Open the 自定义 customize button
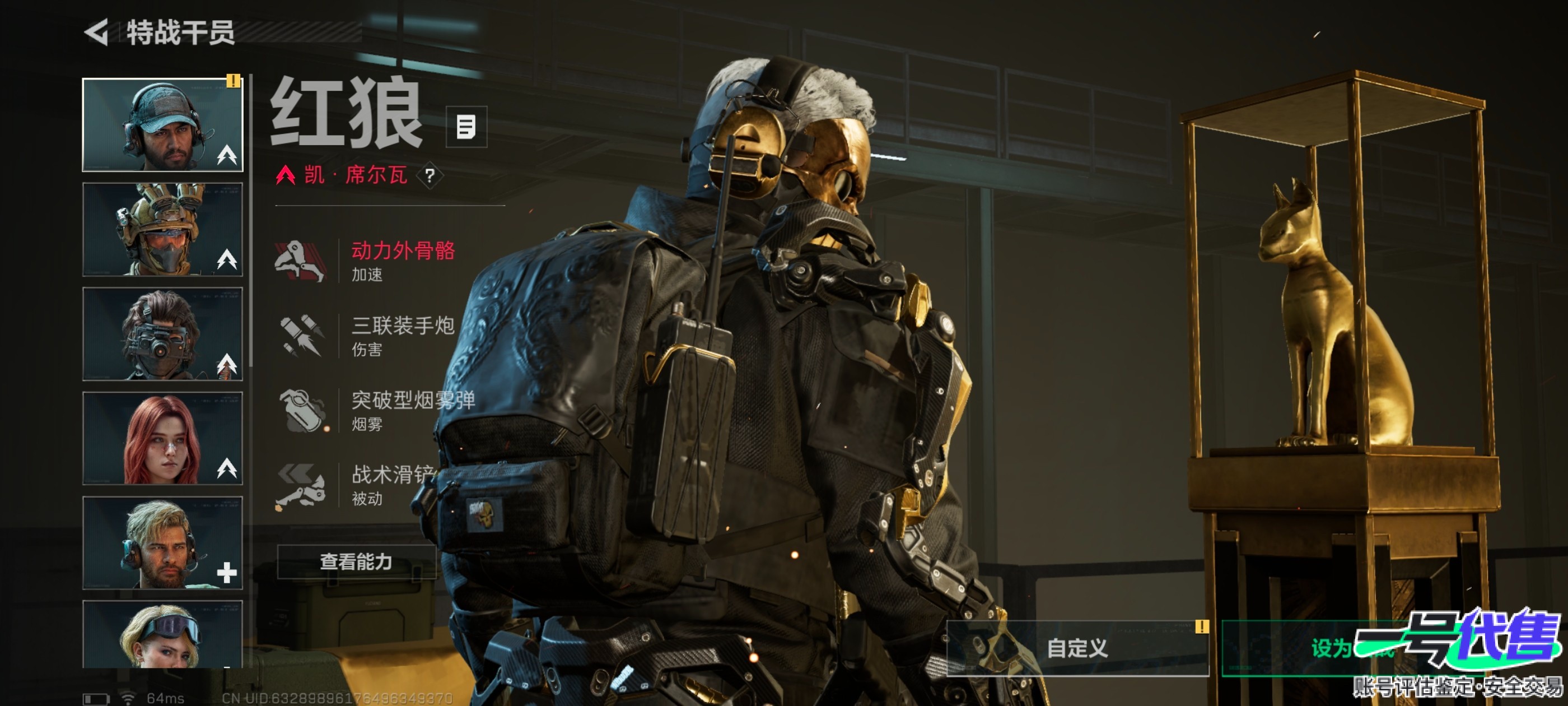Viewport: 1568px width, 706px height. [x=1077, y=648]
